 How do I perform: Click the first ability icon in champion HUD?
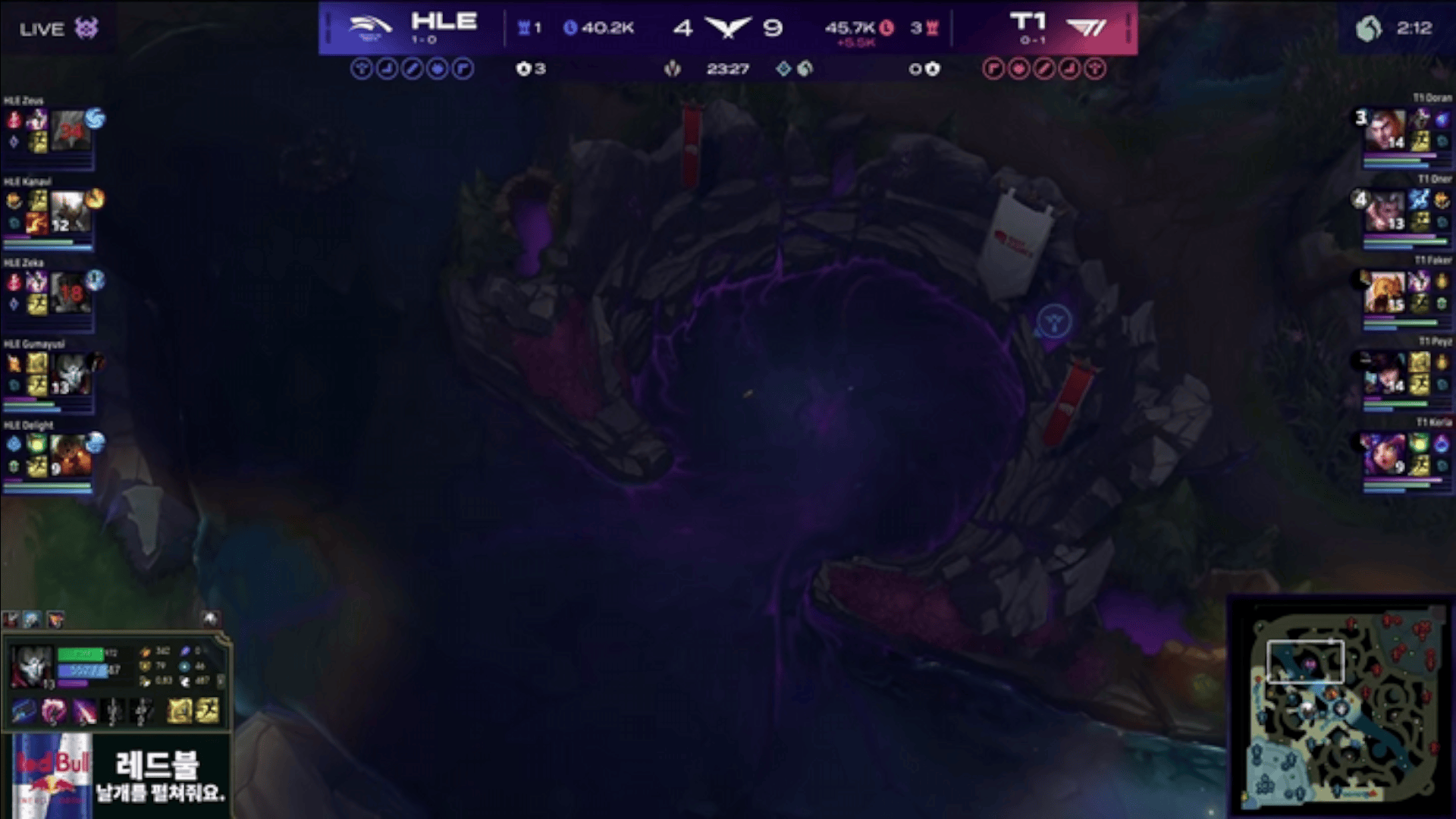tap(24, 711)
